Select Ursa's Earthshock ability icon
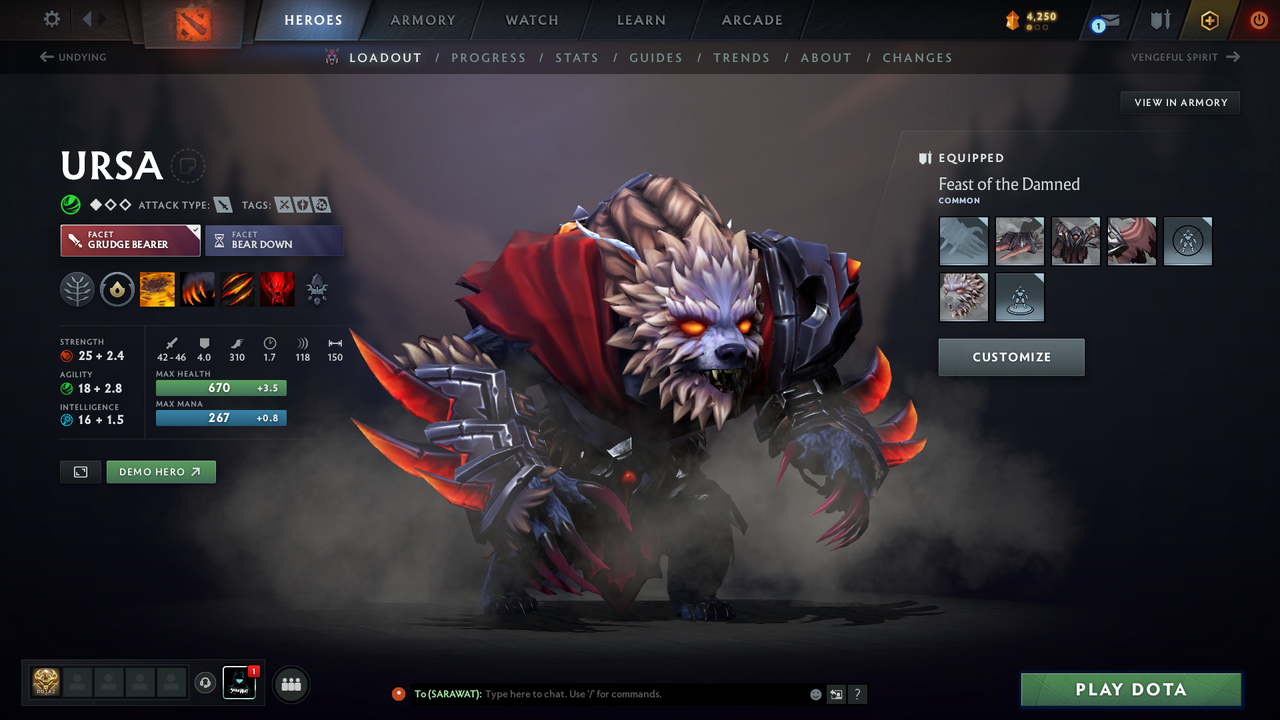Image resolution: width=1280 pixels, height=720 pixels. [x=157, y=289]
